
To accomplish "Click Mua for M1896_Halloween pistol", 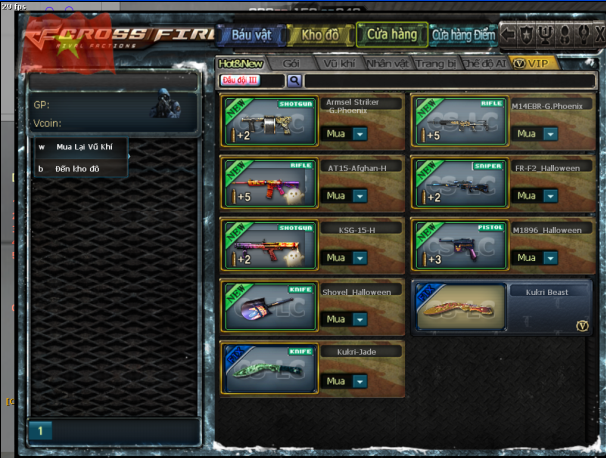I will click(x=524, y=258).
